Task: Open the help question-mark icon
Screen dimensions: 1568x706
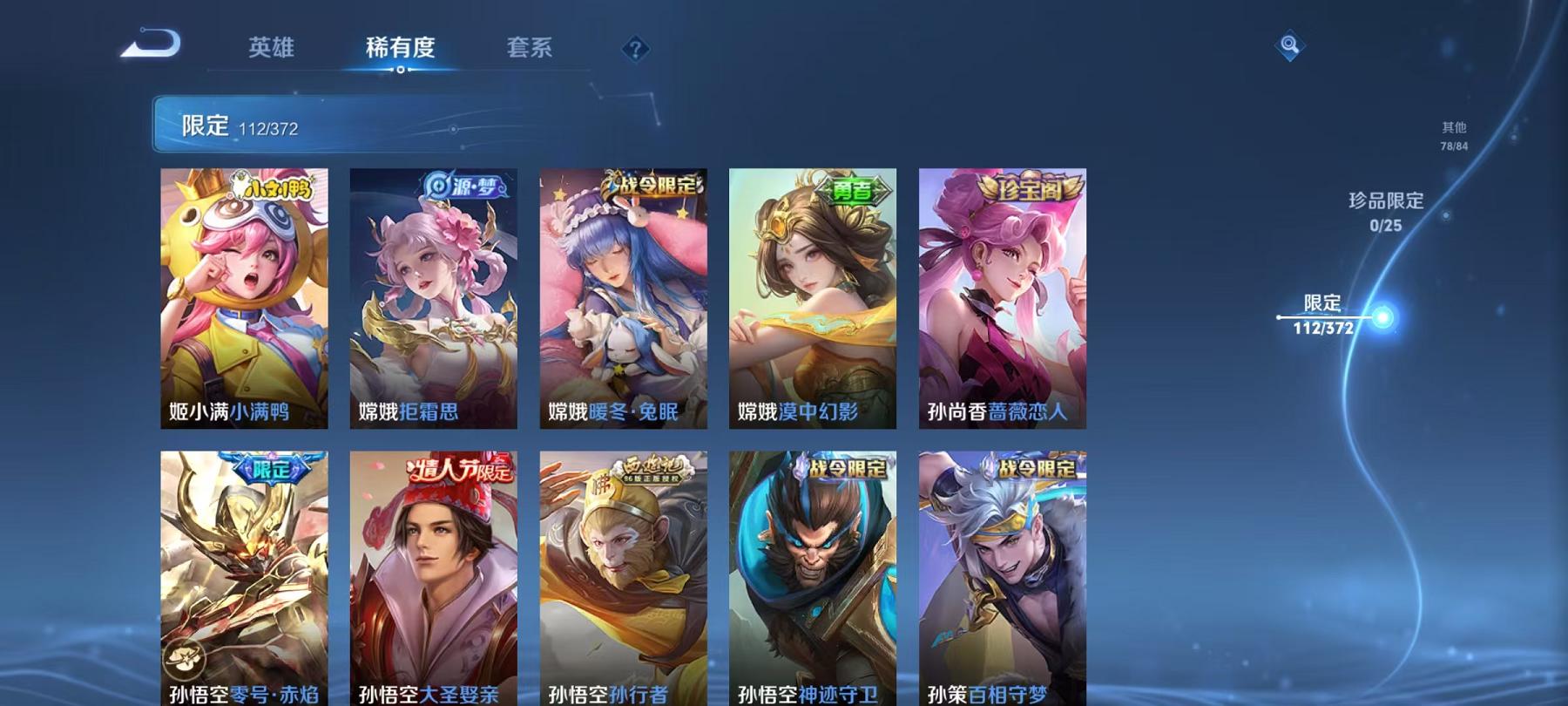Action: tap(638, 48)
